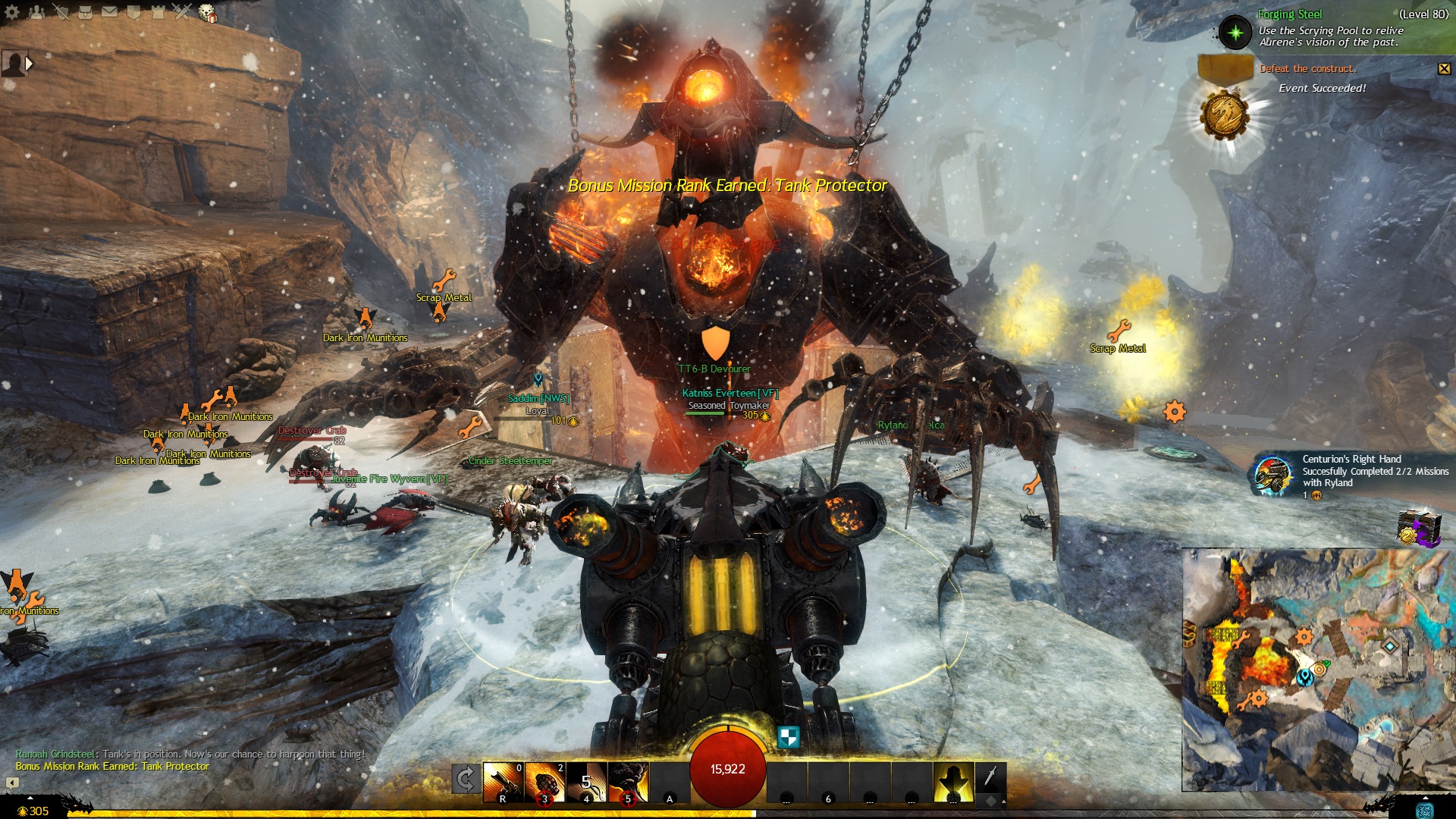Screen dimensions: 1456x819
Task: Open the Black Lion gift icon
Action: point(207,13)
